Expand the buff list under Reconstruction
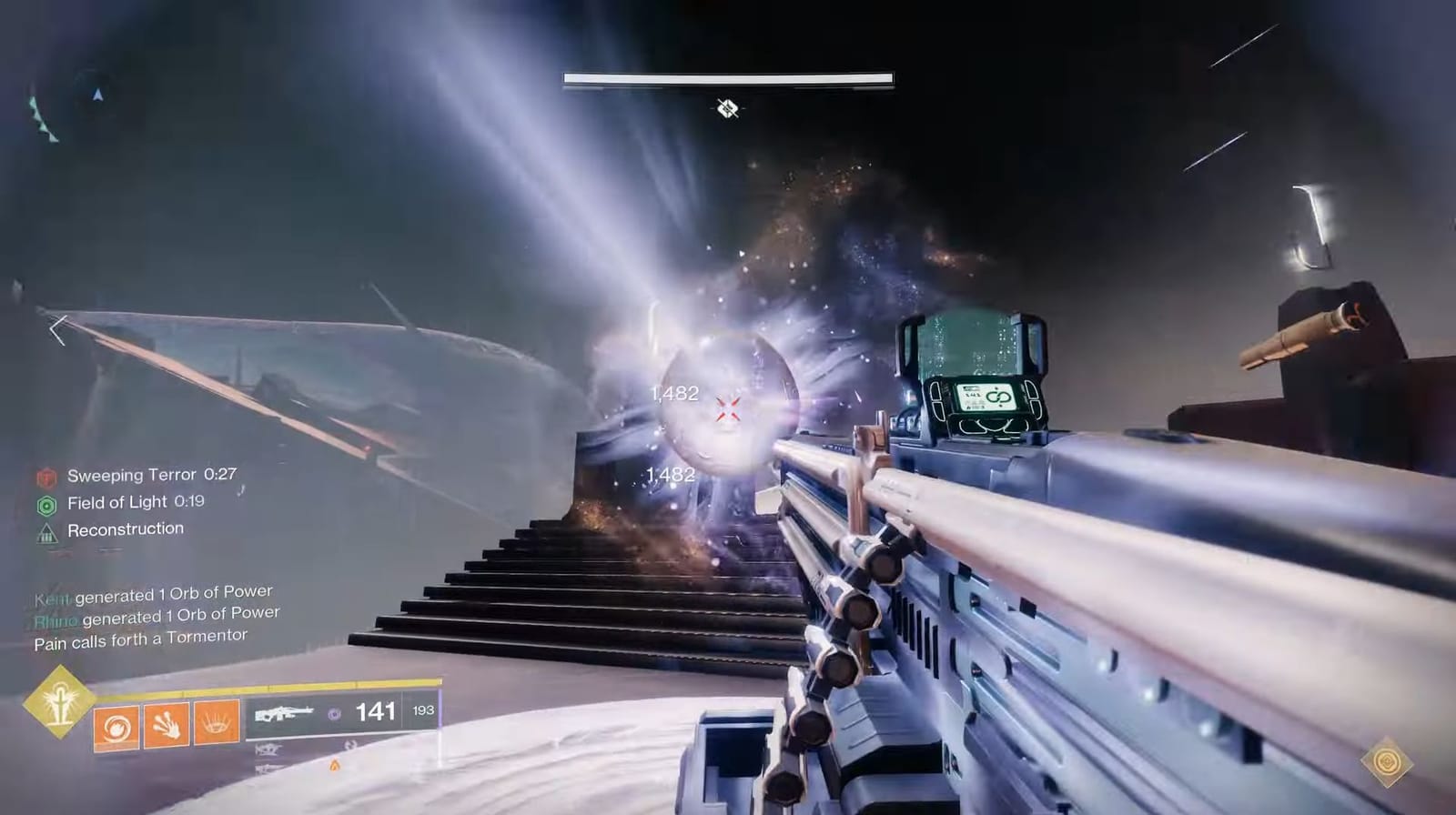The image size is (1456, 815). coord(125,528)
